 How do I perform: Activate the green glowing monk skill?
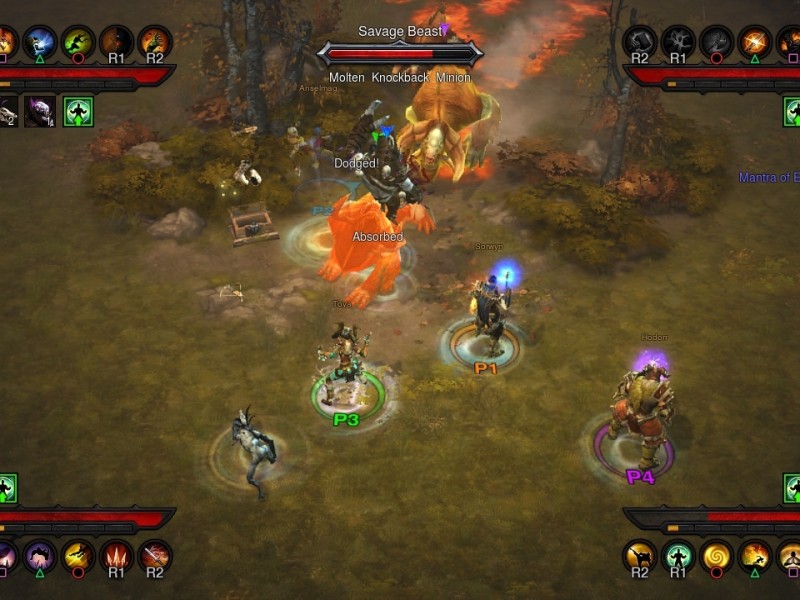[679, 556]
